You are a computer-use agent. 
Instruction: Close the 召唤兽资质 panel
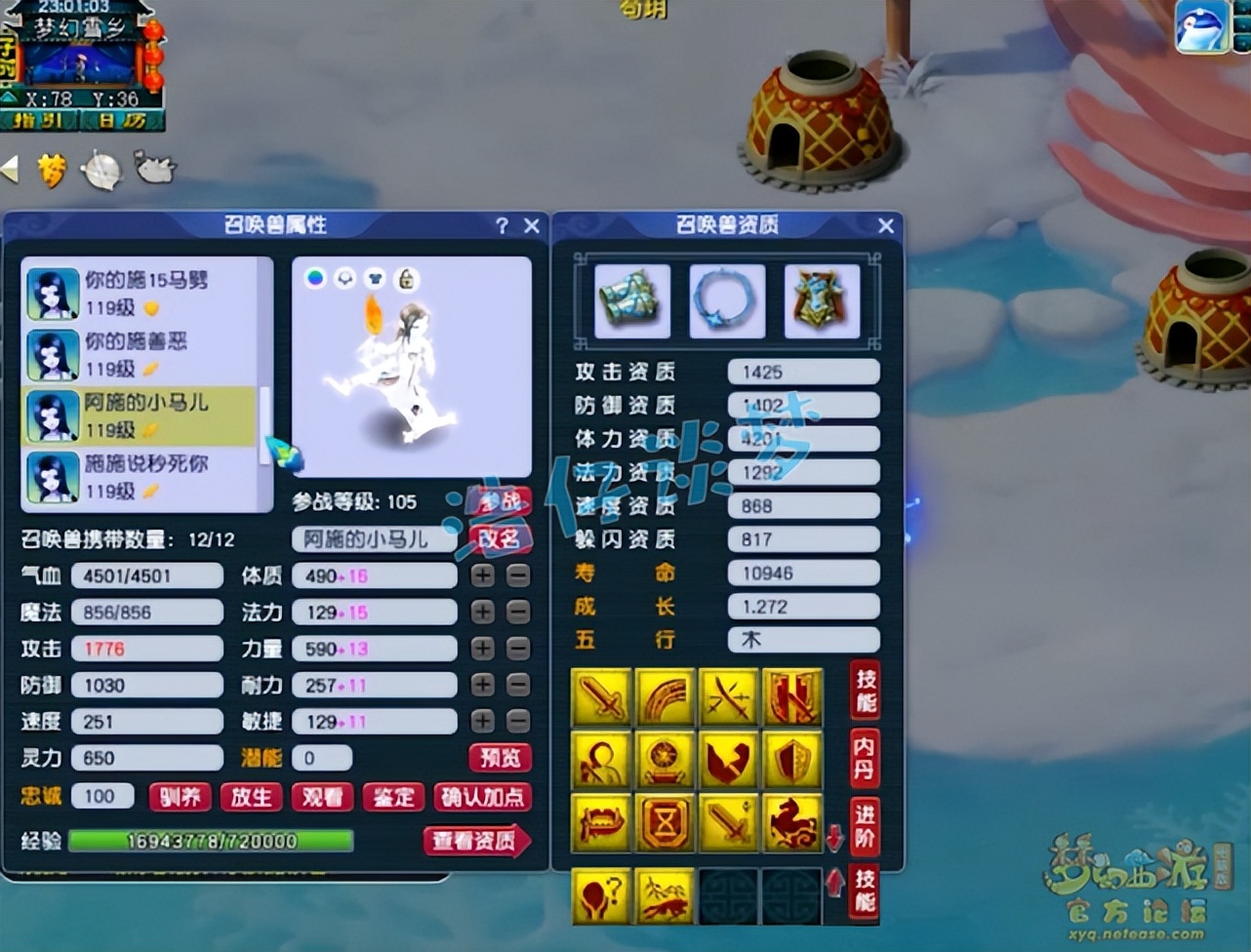pyautogui.click(x=886, y=226)
